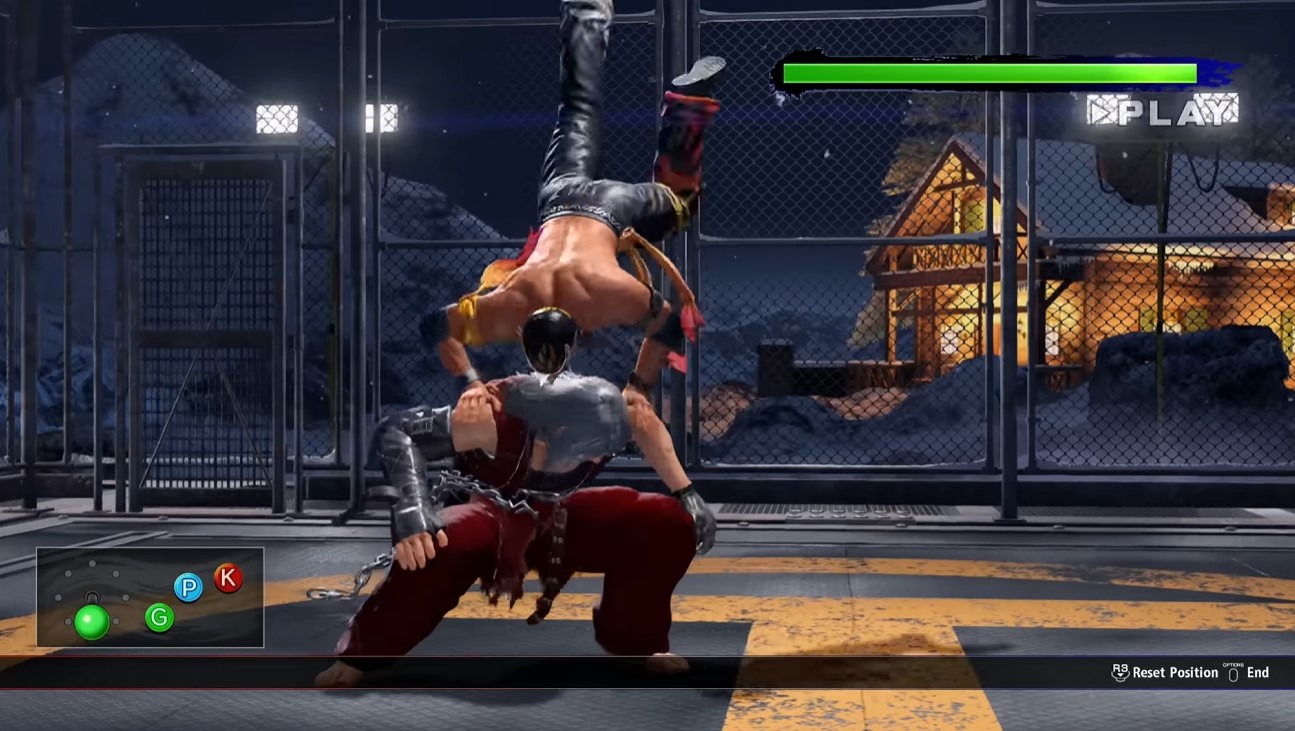Click the up direction dot on the stick display
Screen dimensions: 1295x731
(x=92, y=563)
